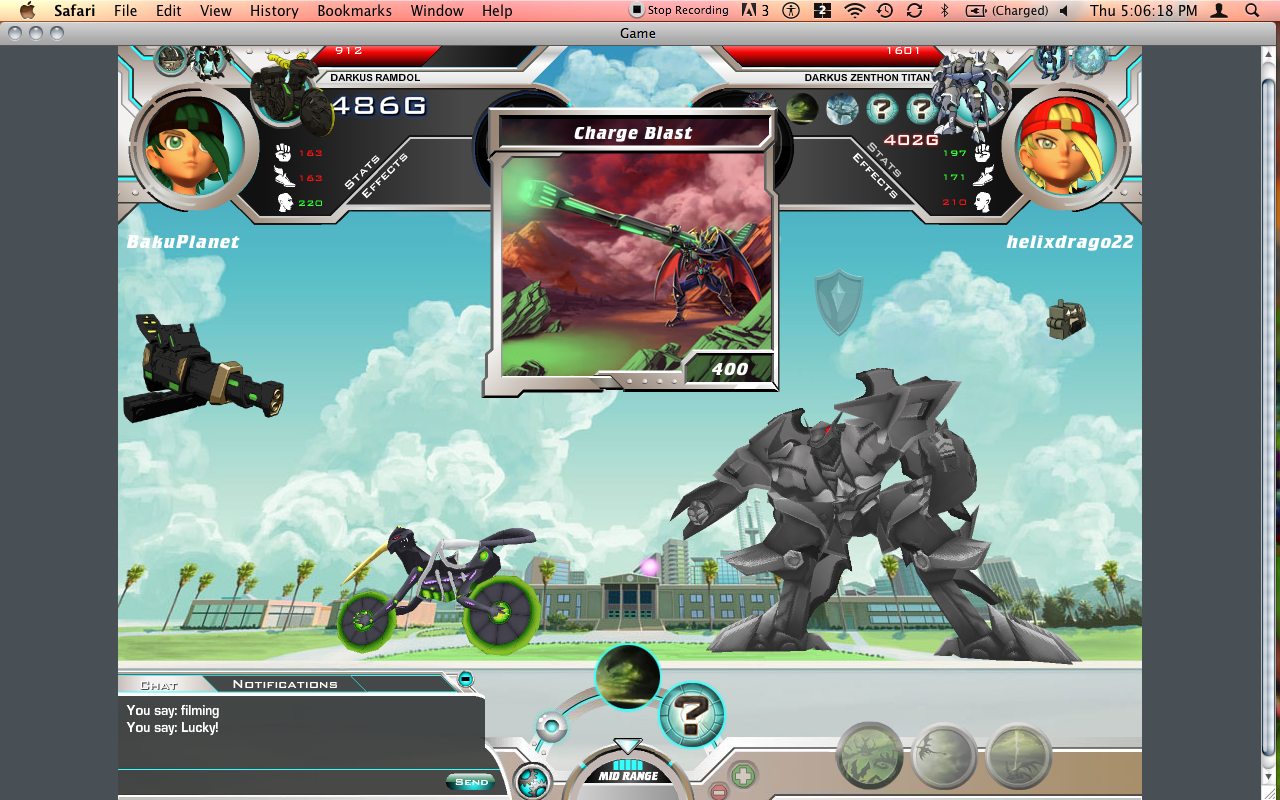Click the green plus button
The width and height of the screenshot is (1280, 800).
[743, 775]
